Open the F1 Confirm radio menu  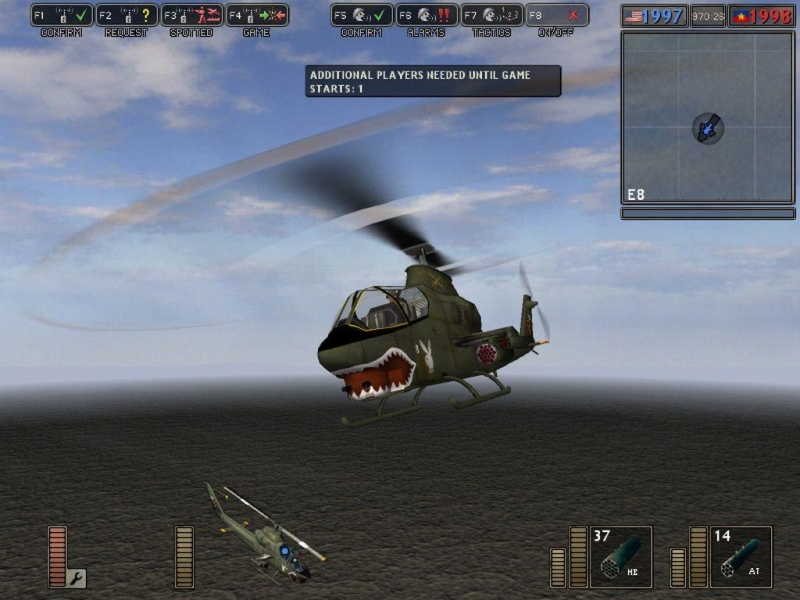click(x=62, y=15)
